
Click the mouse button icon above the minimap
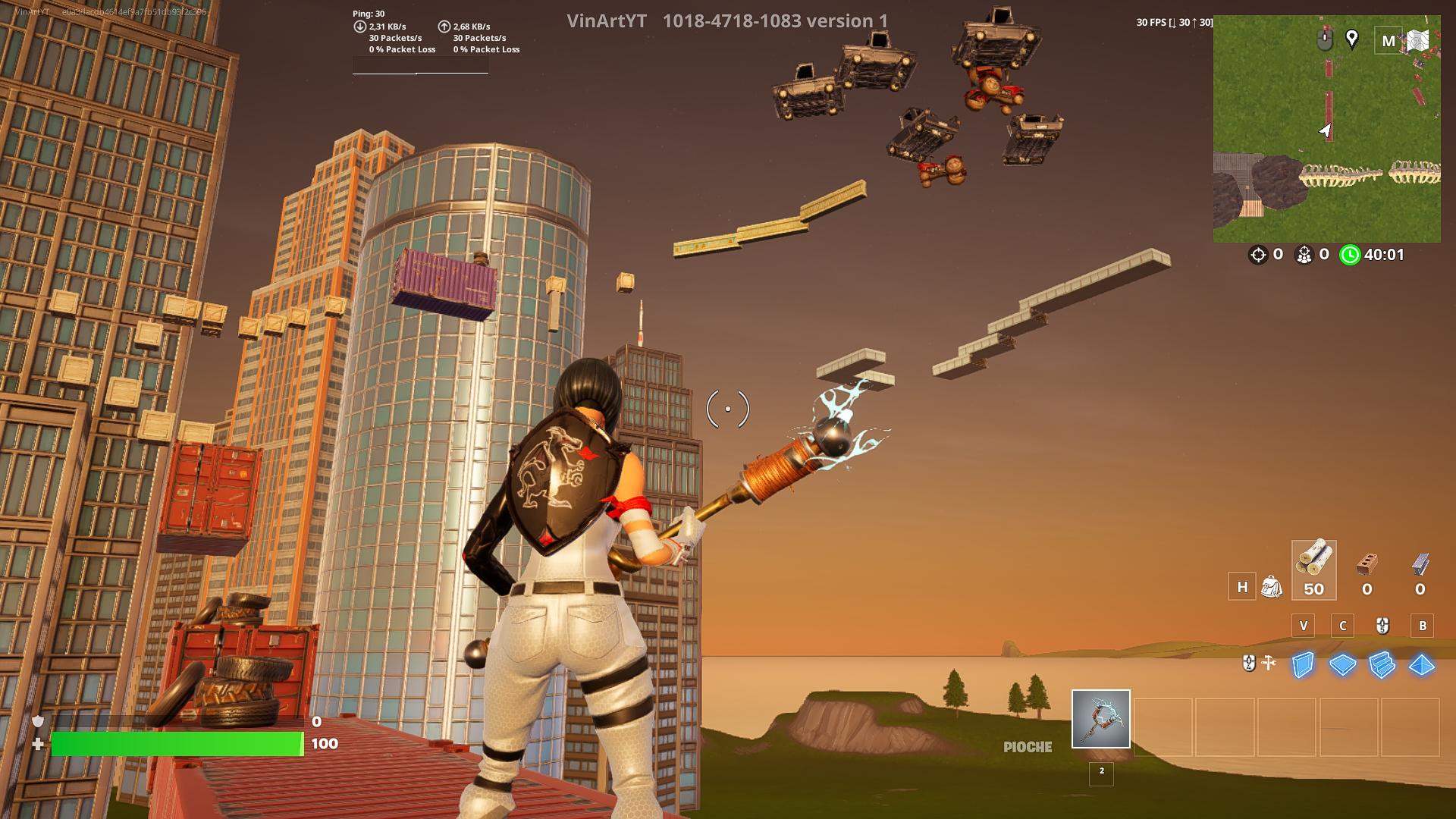click(x=1325, y=39)
